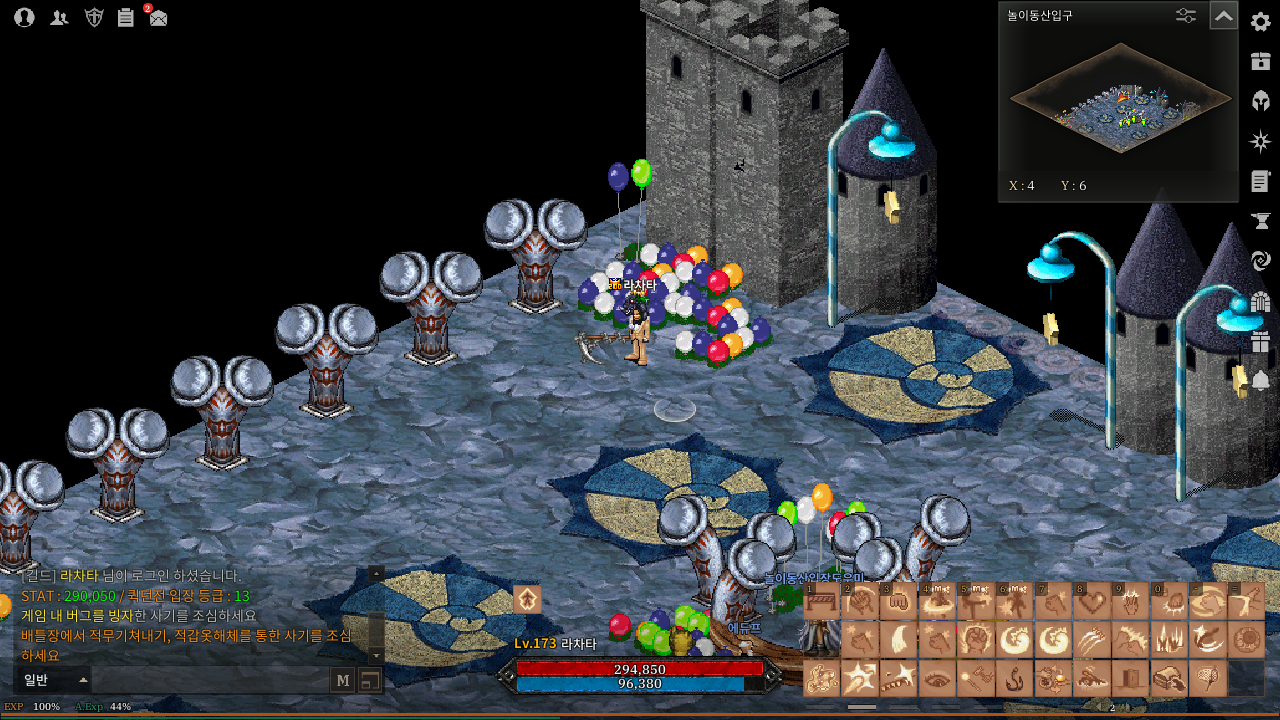Check the mail envelope with notification badge
Viewport: 1280px width, 720px height.
tap(158, 17)
